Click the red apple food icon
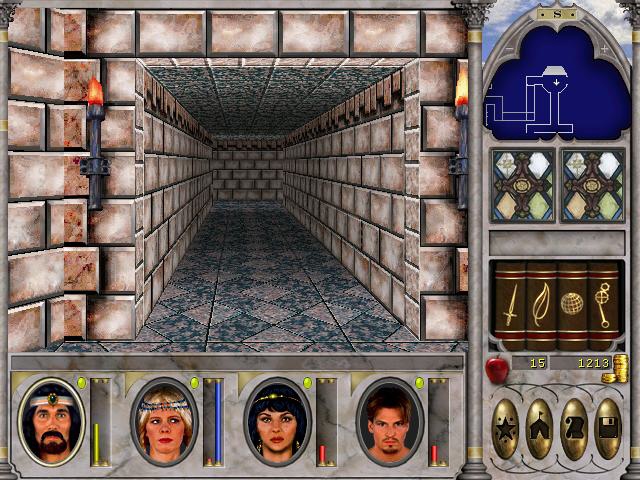This screenshot has width=640, height=480. (496, 369)
